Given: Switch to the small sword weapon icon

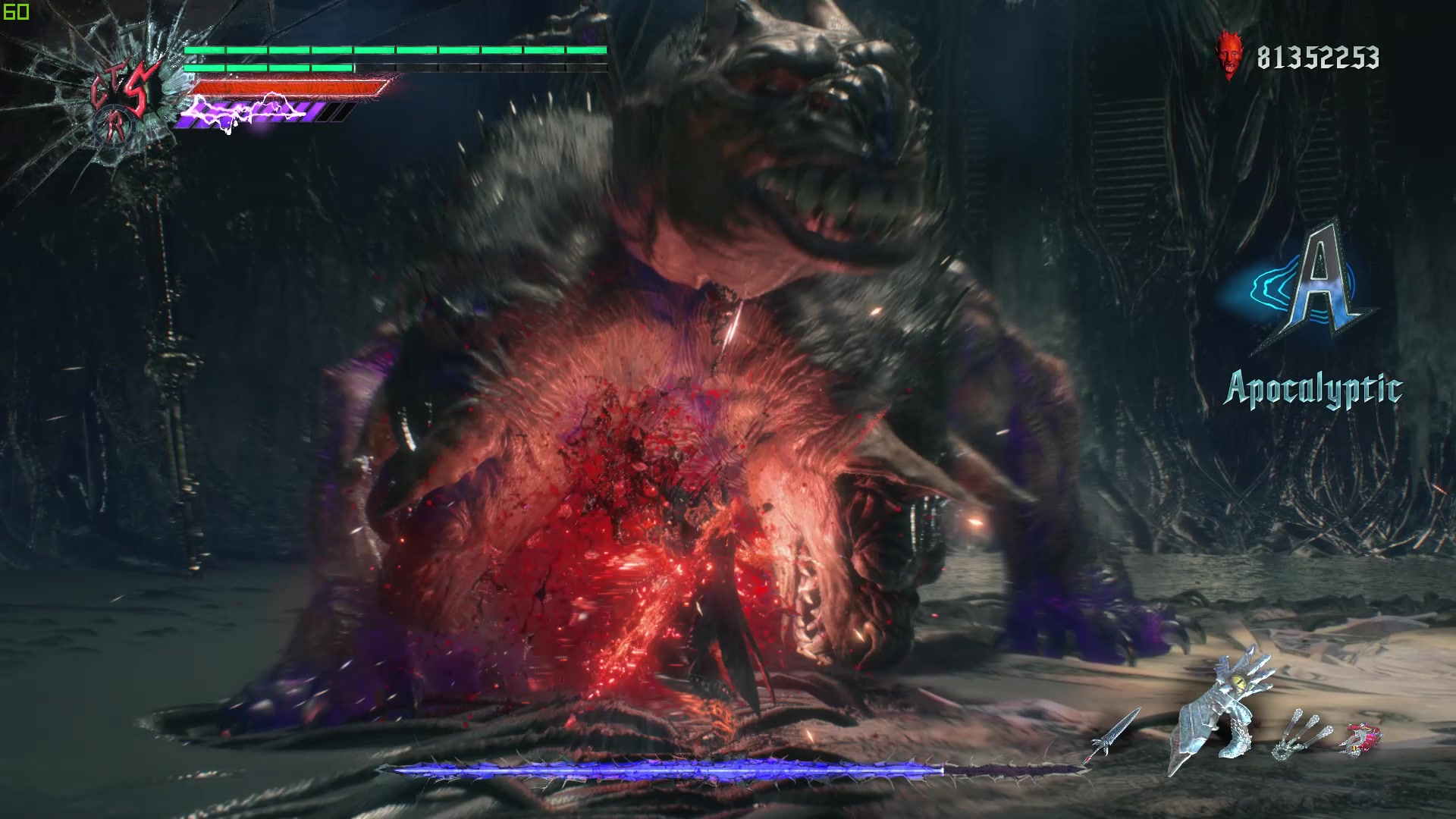Looking at the screenshot, I should (x=1116, y=733).
